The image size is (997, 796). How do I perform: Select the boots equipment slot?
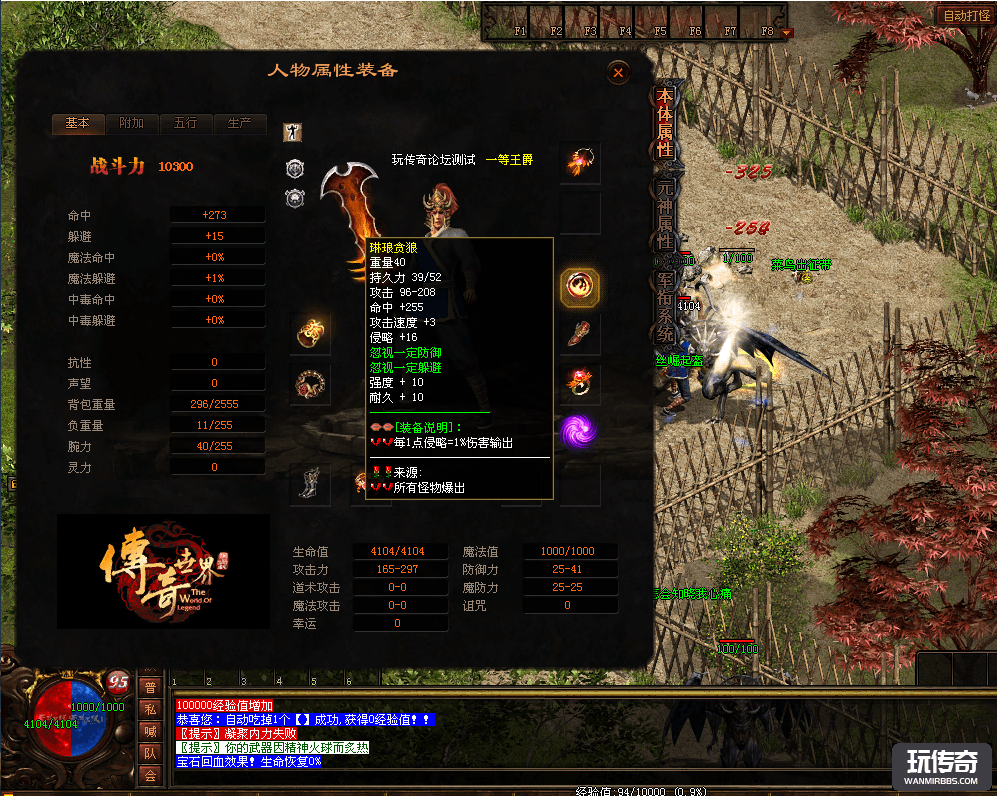310,485
